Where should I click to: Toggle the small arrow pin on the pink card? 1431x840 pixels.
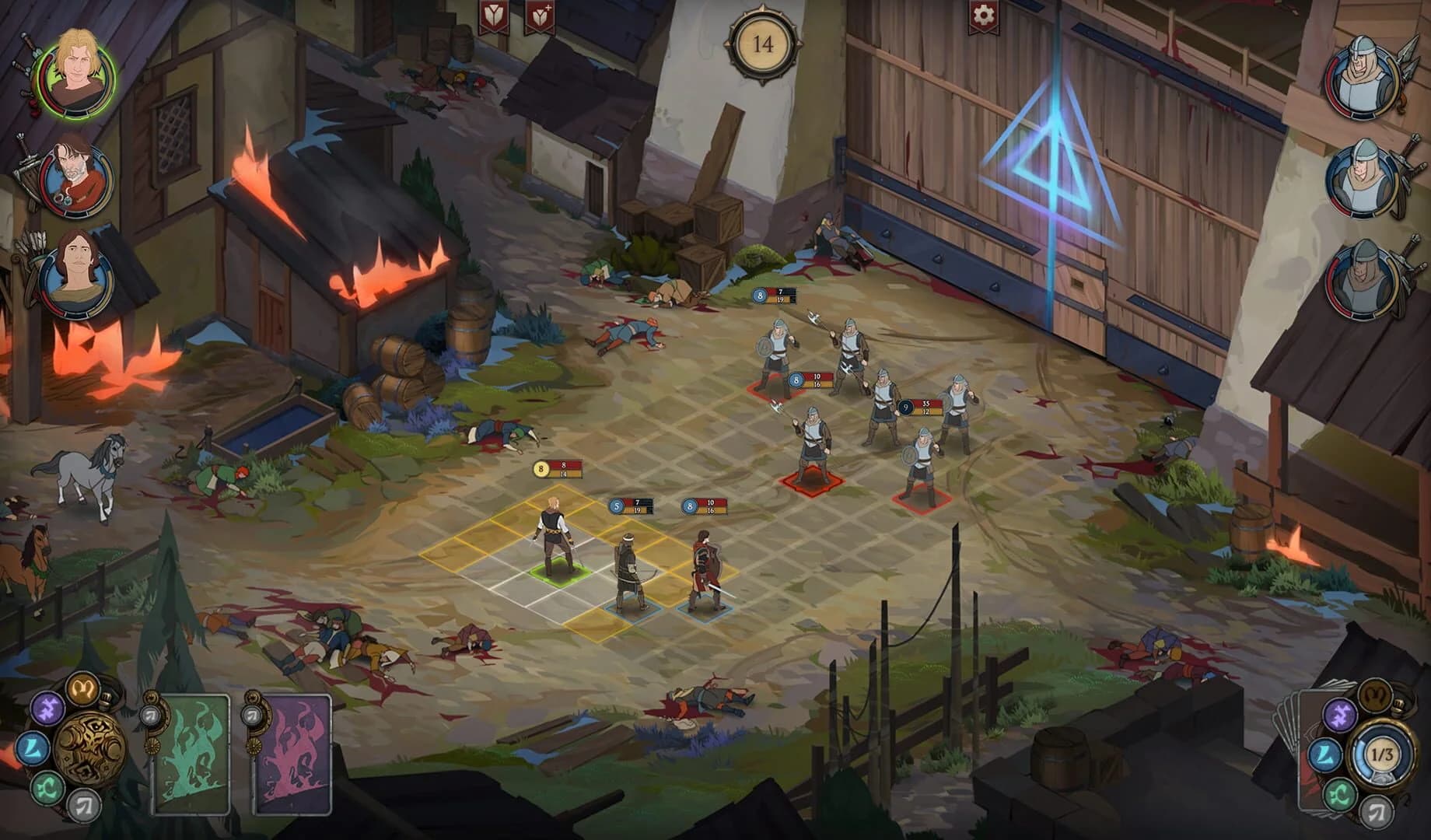(252, 716)
